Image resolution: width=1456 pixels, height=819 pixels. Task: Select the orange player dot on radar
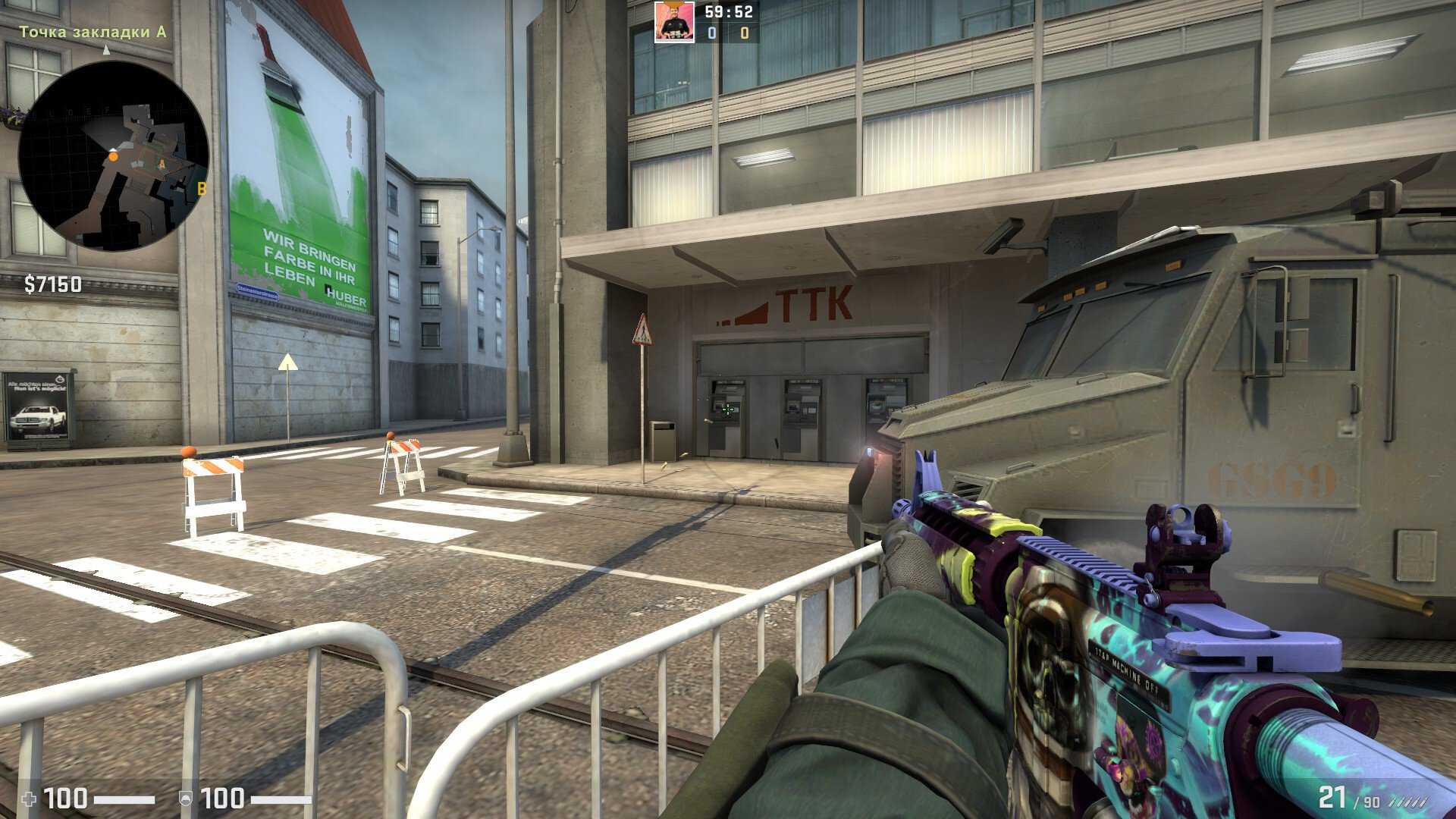coord(114,156)
